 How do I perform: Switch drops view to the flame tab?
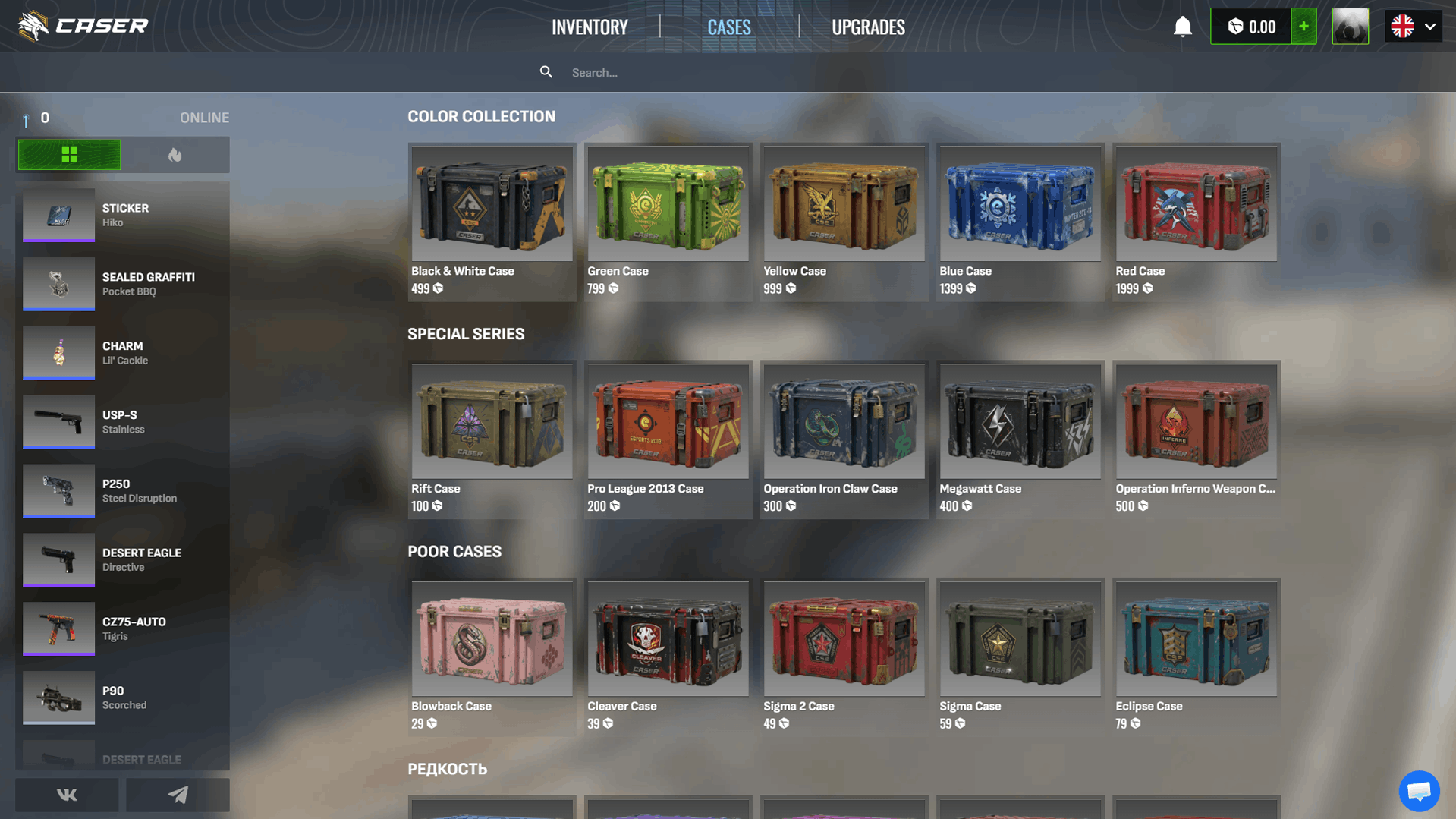[x=176, y=154]
